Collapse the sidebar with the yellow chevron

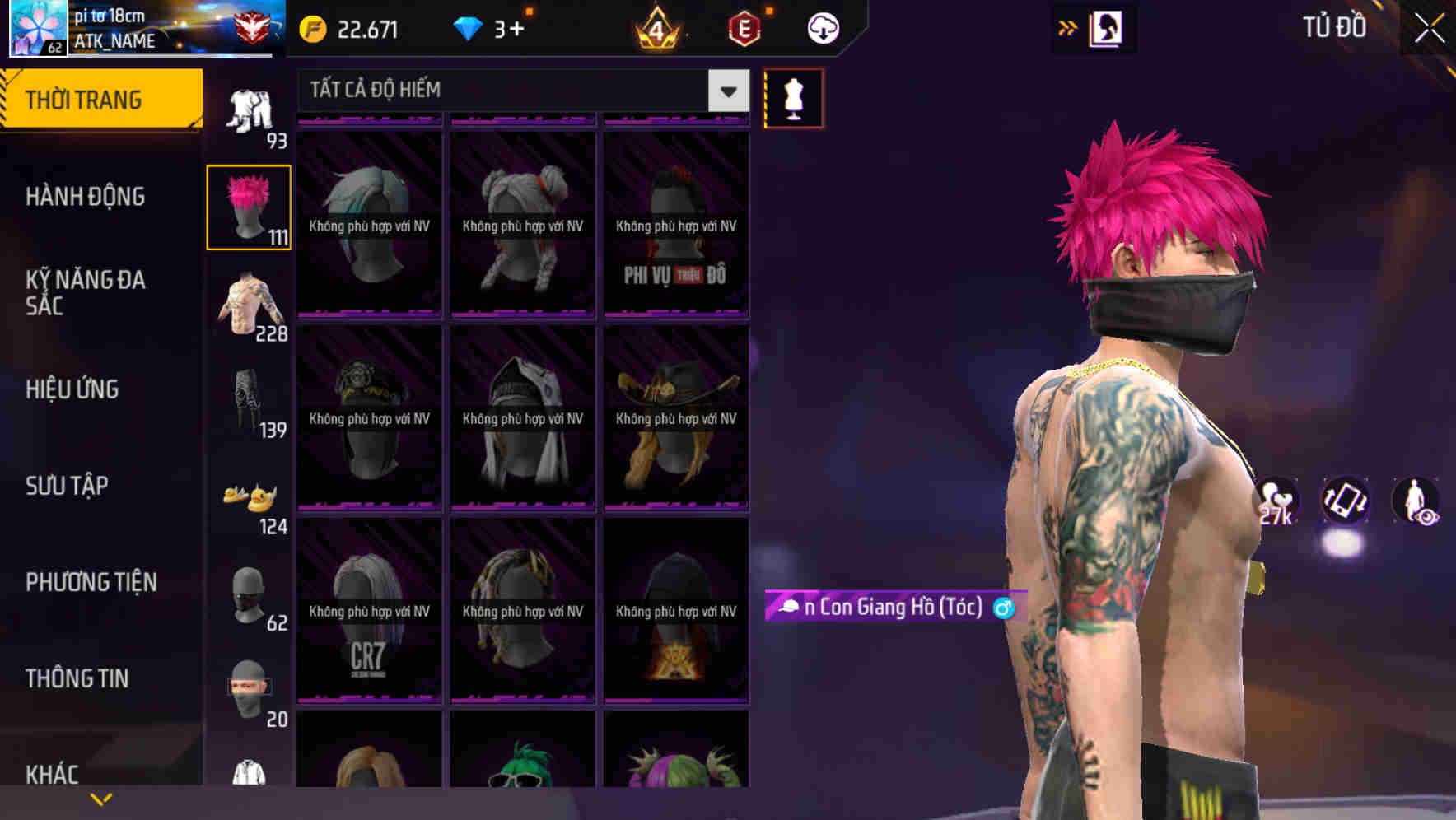click(101, 798)
